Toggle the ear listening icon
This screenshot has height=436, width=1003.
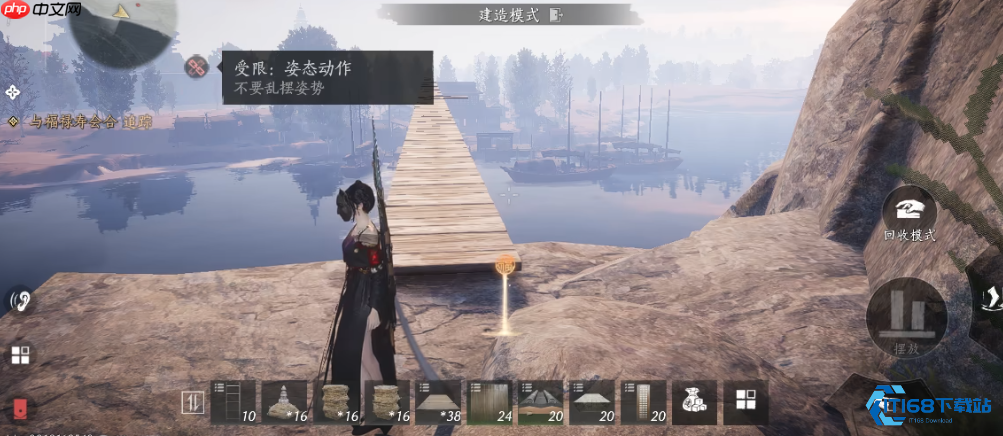pyautogui.click(x=18, y=299)
